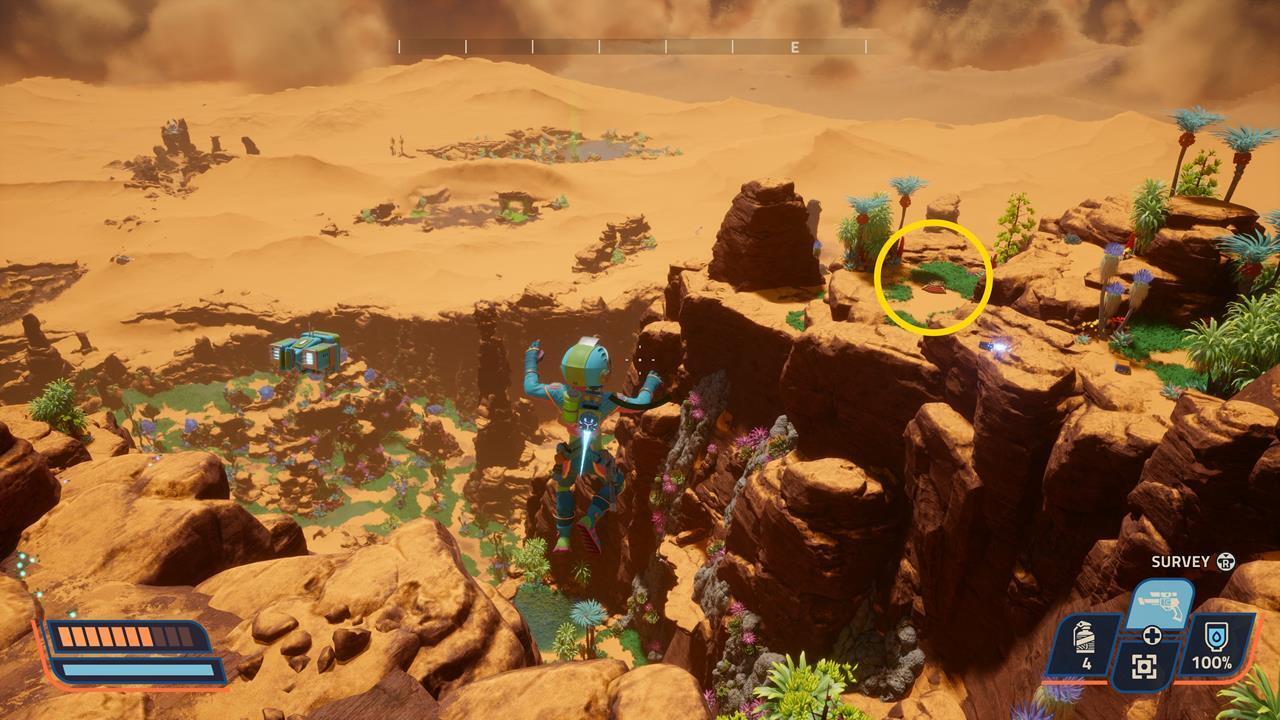Select the water tank slot
Image resolution: width=1280 pixels, height=720 pixels.
coord(1218,645)
